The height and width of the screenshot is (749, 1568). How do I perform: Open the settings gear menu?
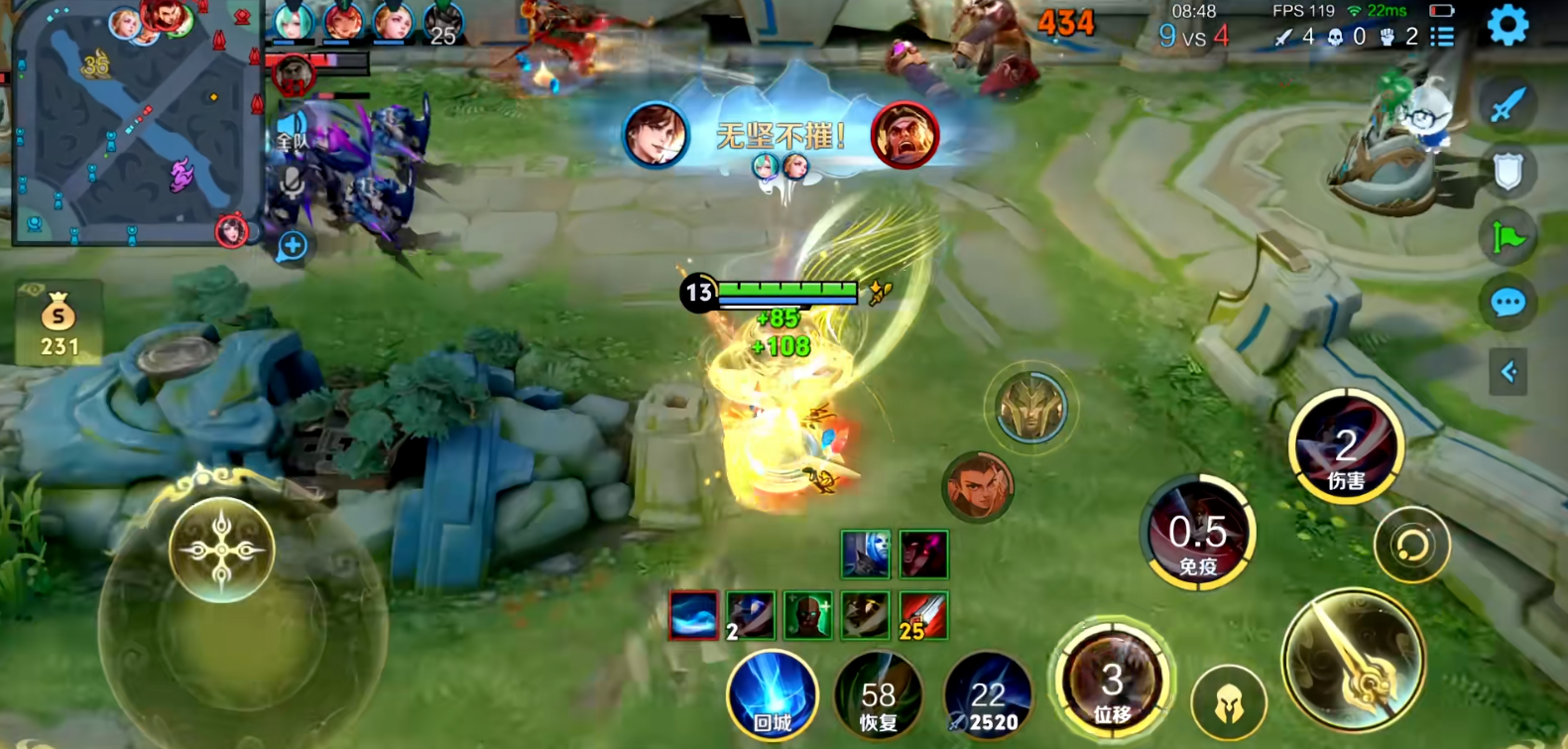pos(1508,26)
